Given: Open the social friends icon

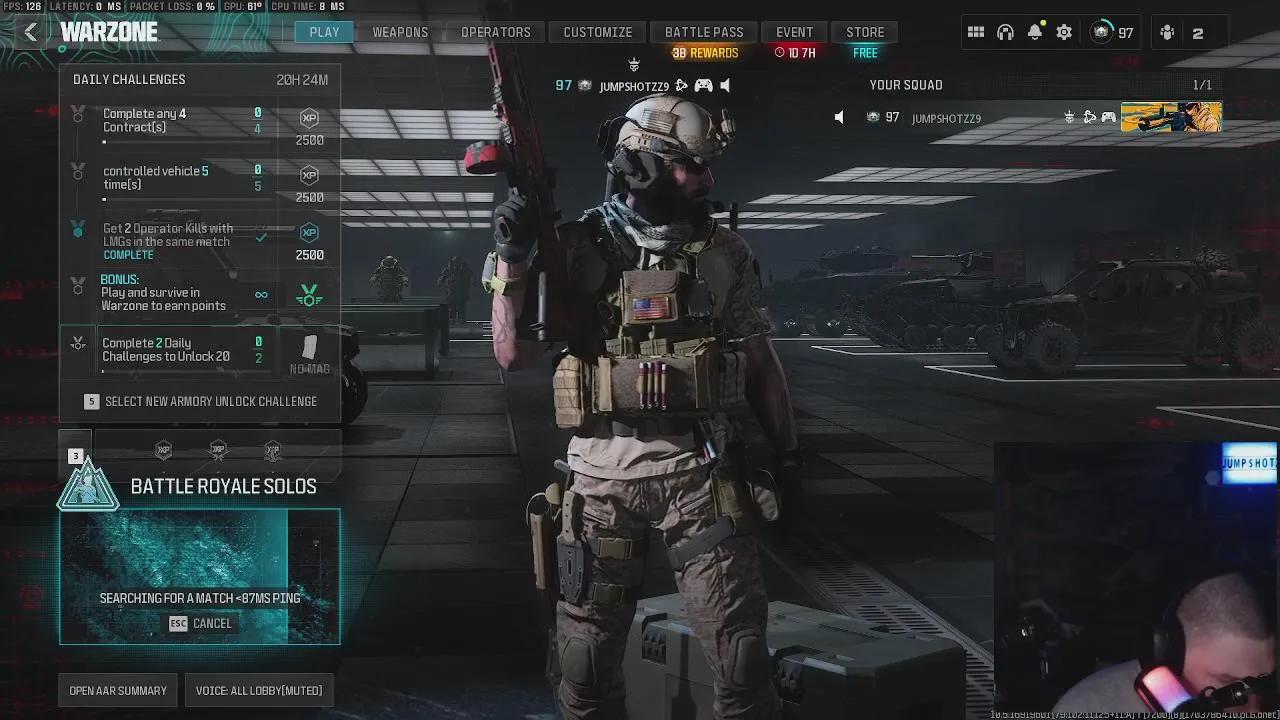Looking at the screenshot, I should pos(1167,32).
